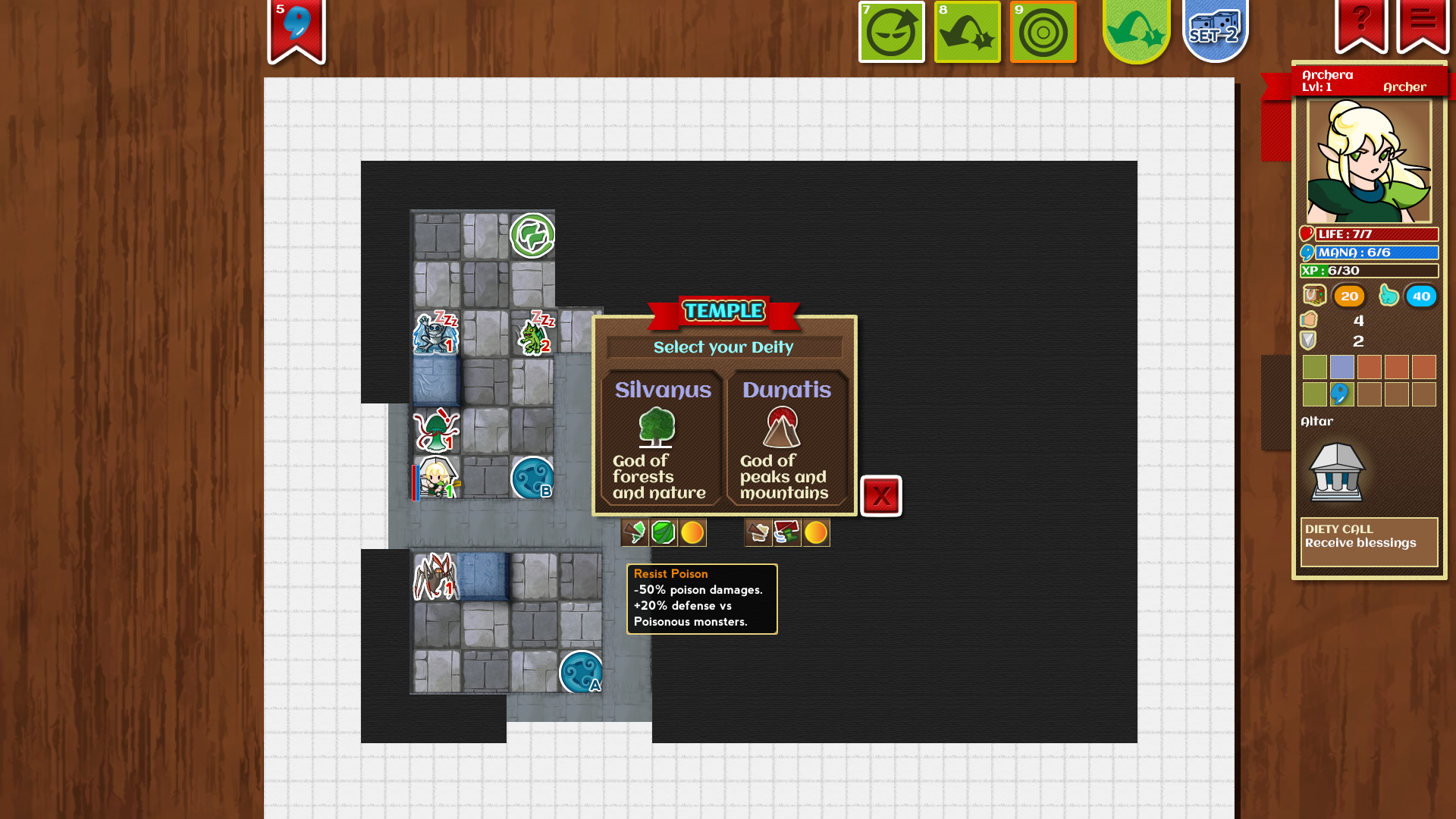Select the blue potion in the inventory grid
Screen dimensions: 1456x819
[1341, 394]
